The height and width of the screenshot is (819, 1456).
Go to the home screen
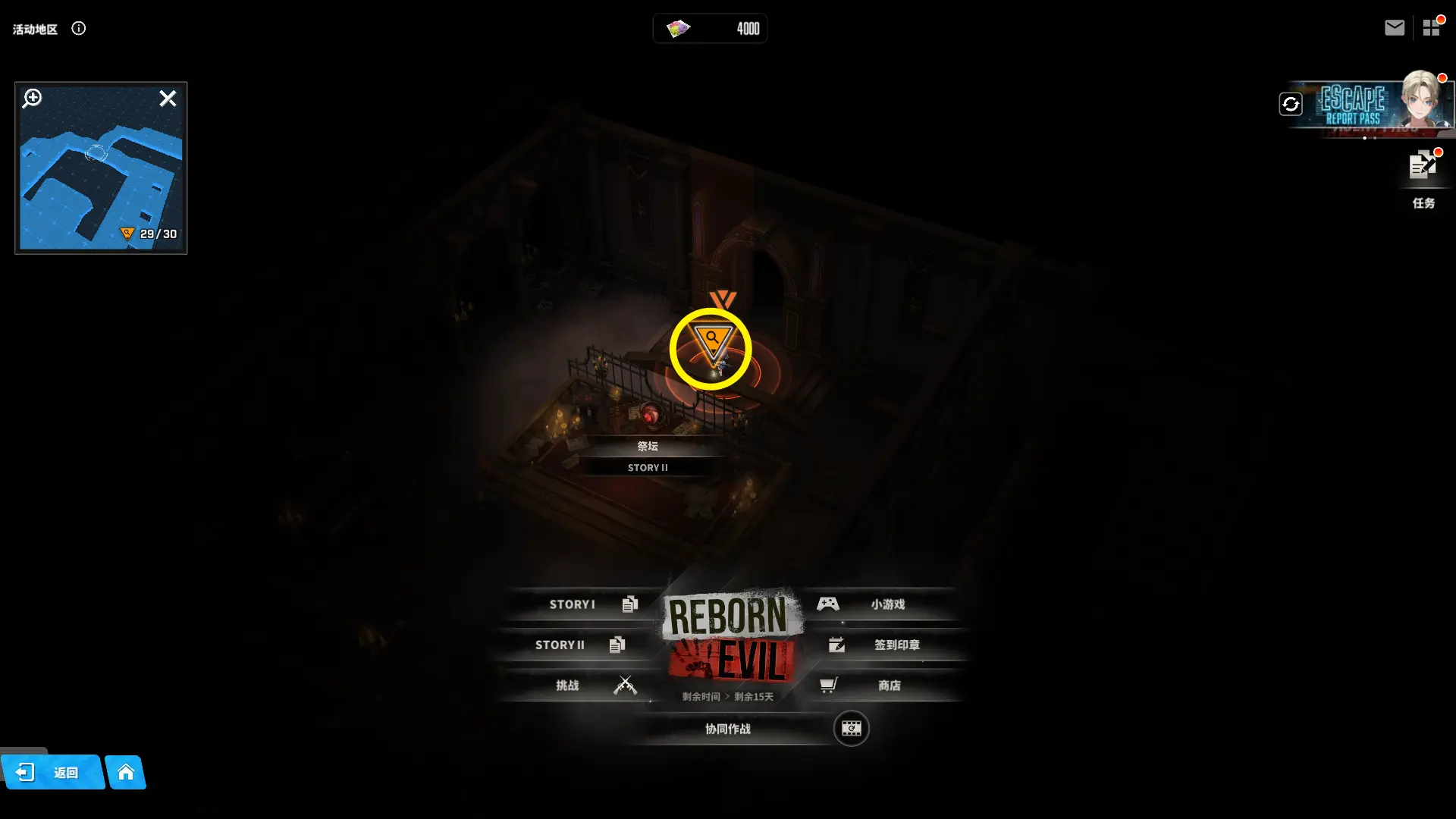(x=126, y=773)
